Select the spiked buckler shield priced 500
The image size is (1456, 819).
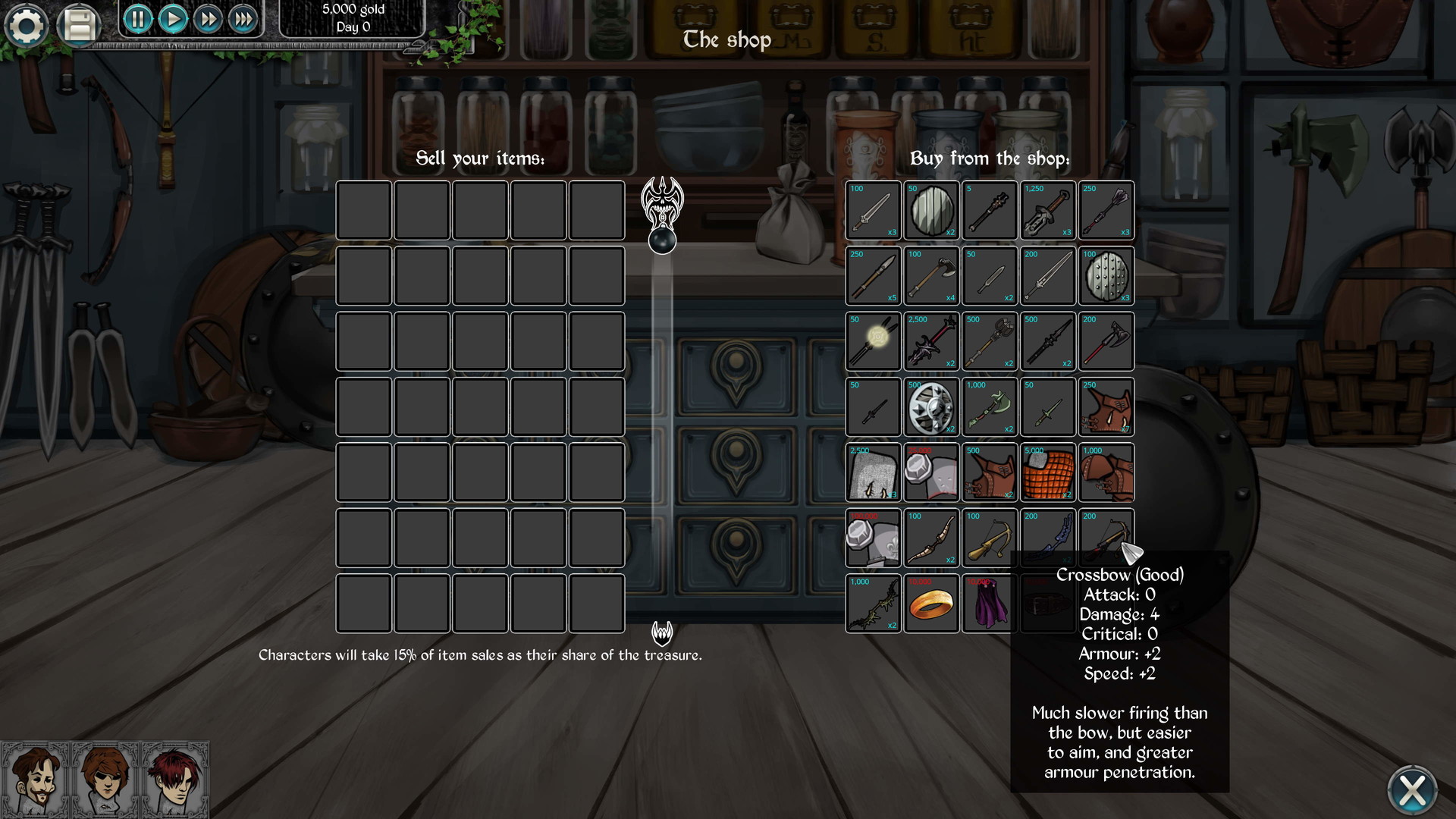pos(931,407)
